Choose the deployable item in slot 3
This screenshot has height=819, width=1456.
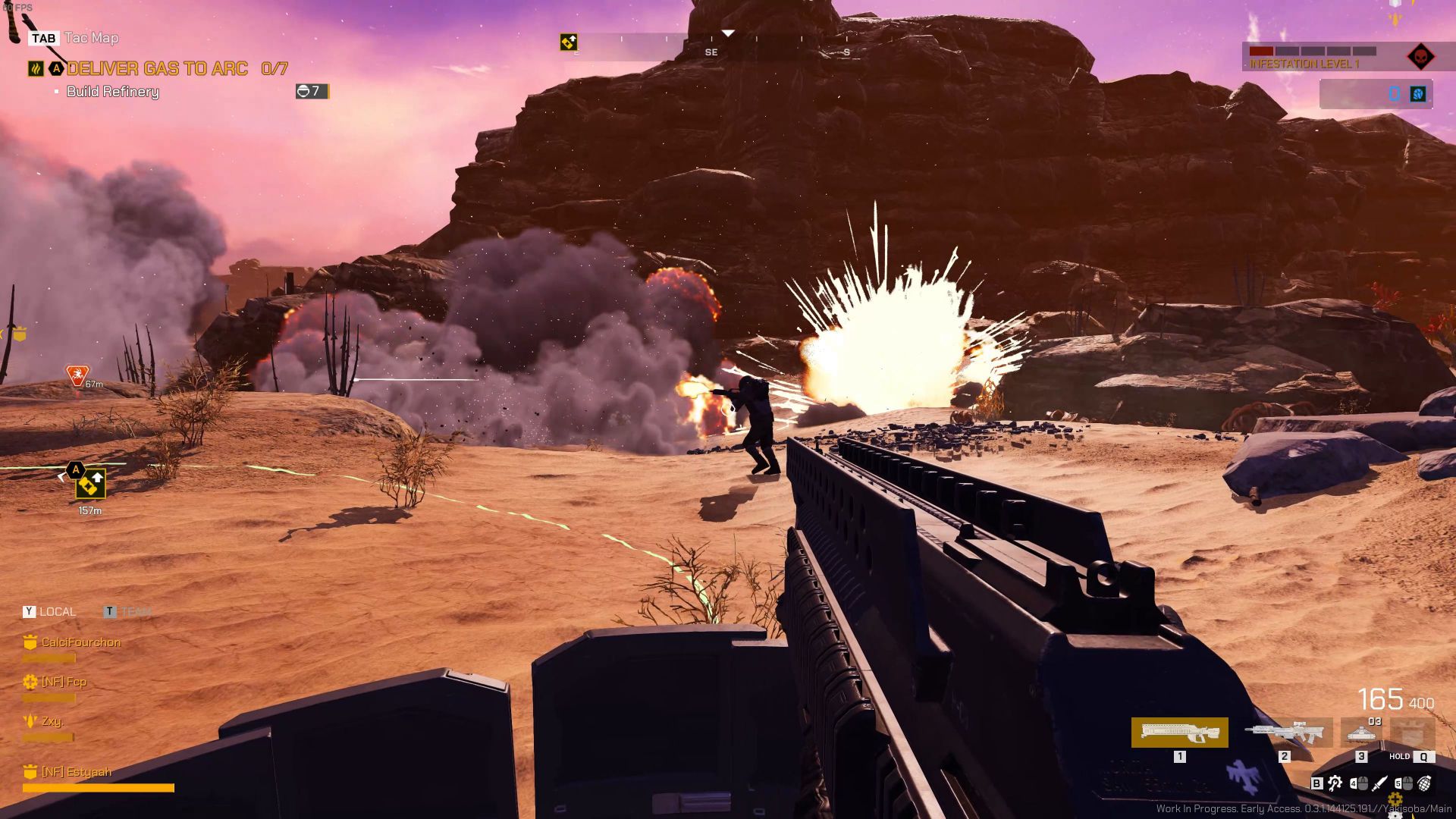pyautogui.click(x=1362, y=733)
